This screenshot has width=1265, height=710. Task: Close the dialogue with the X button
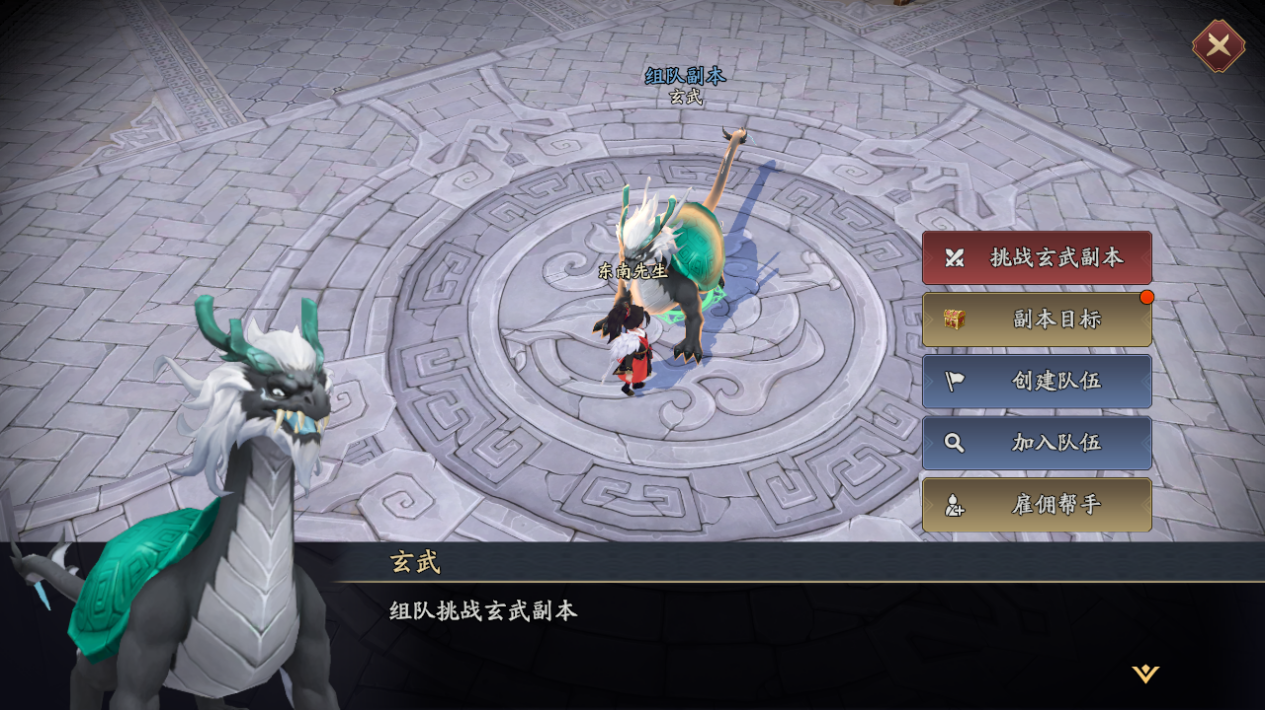point(1218,45)
